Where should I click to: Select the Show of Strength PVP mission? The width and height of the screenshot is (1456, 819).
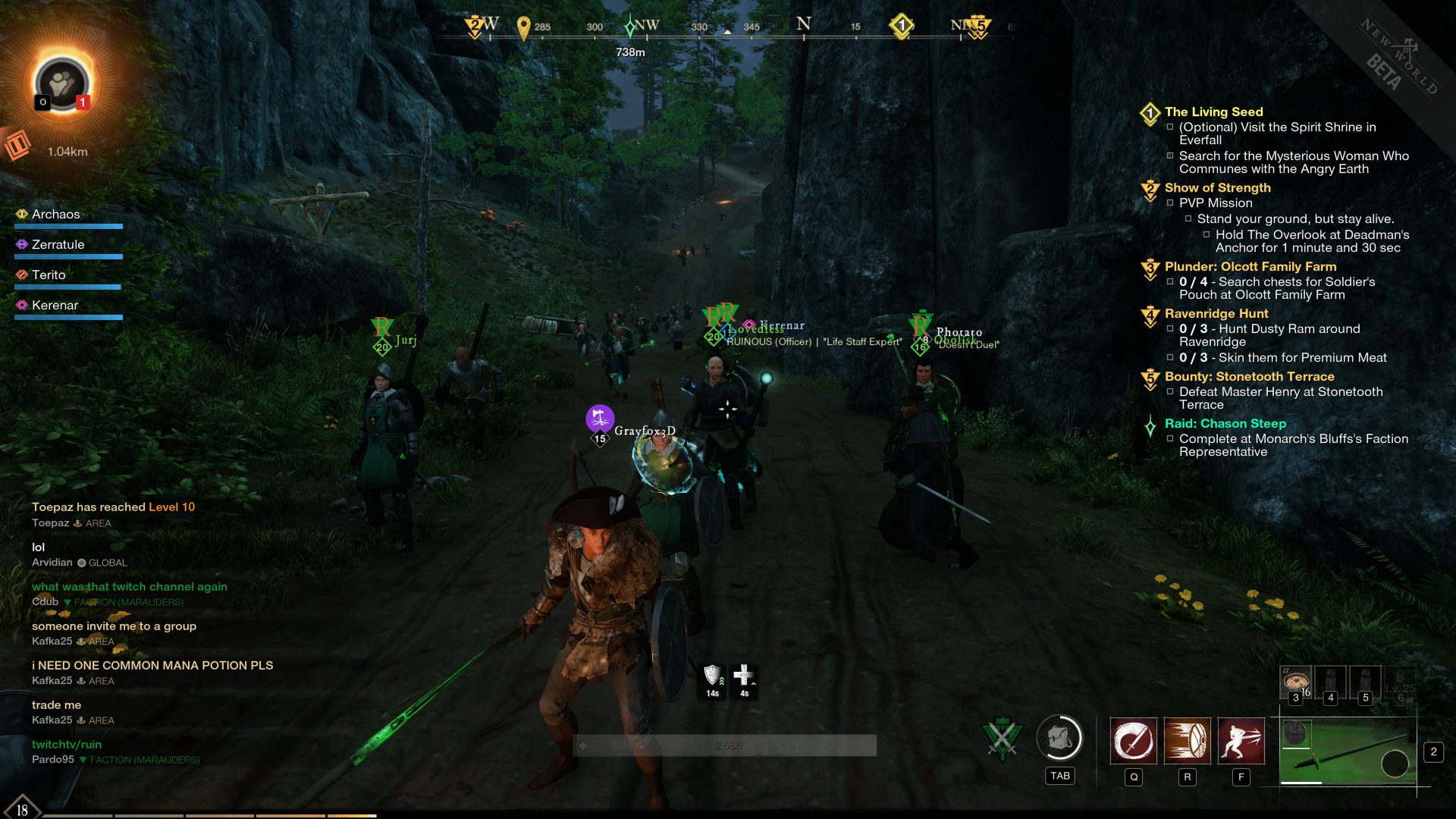click(1217, 188)
